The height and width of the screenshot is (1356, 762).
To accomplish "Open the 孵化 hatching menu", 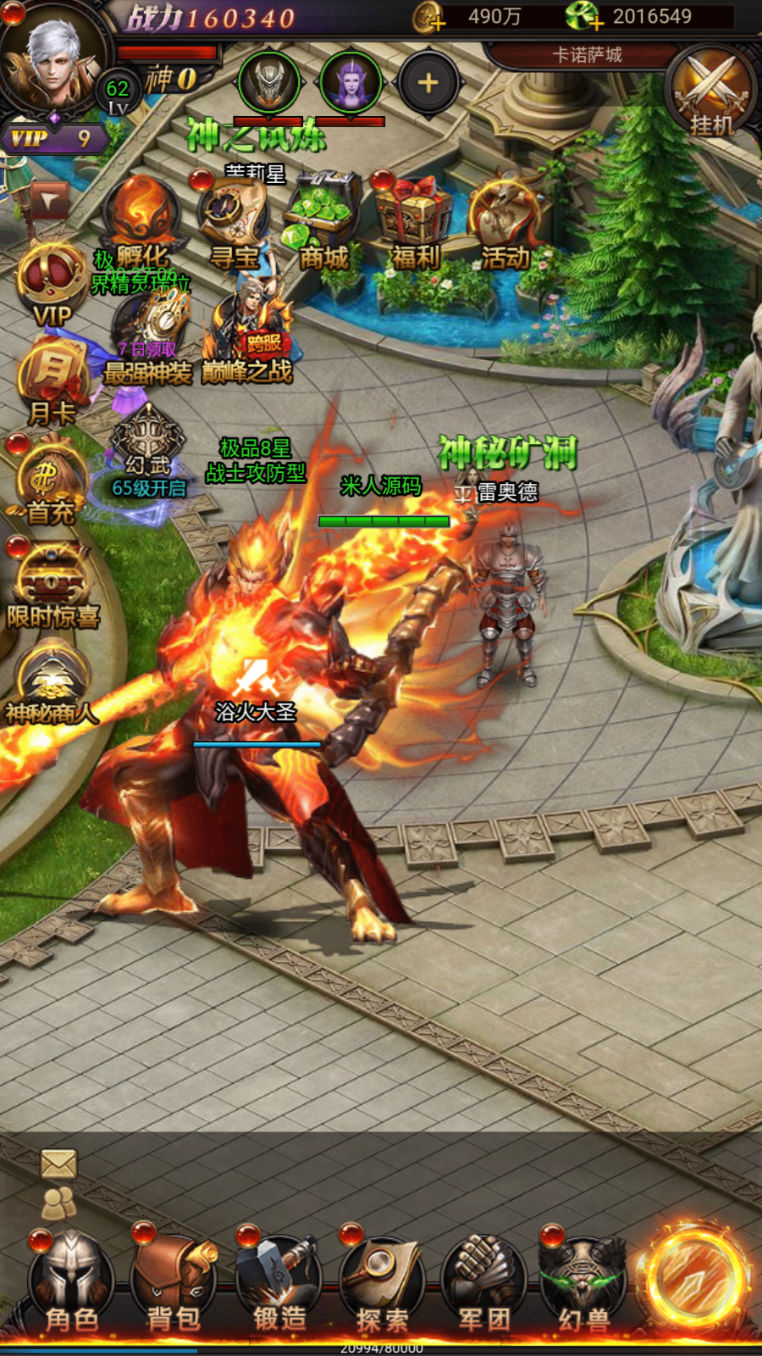I will tap(144, 220).
